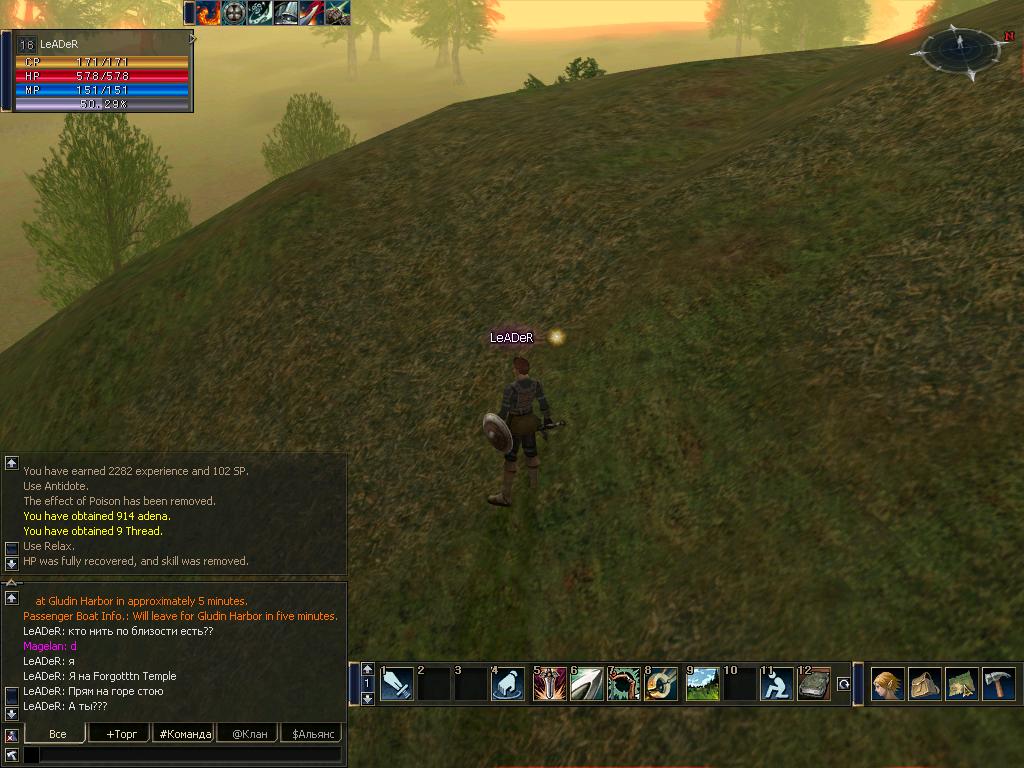The width and height of the screenshot is (1024, 768).
Task: Switch to the $Альянс chat tab
Action: [x=311, y=734]
